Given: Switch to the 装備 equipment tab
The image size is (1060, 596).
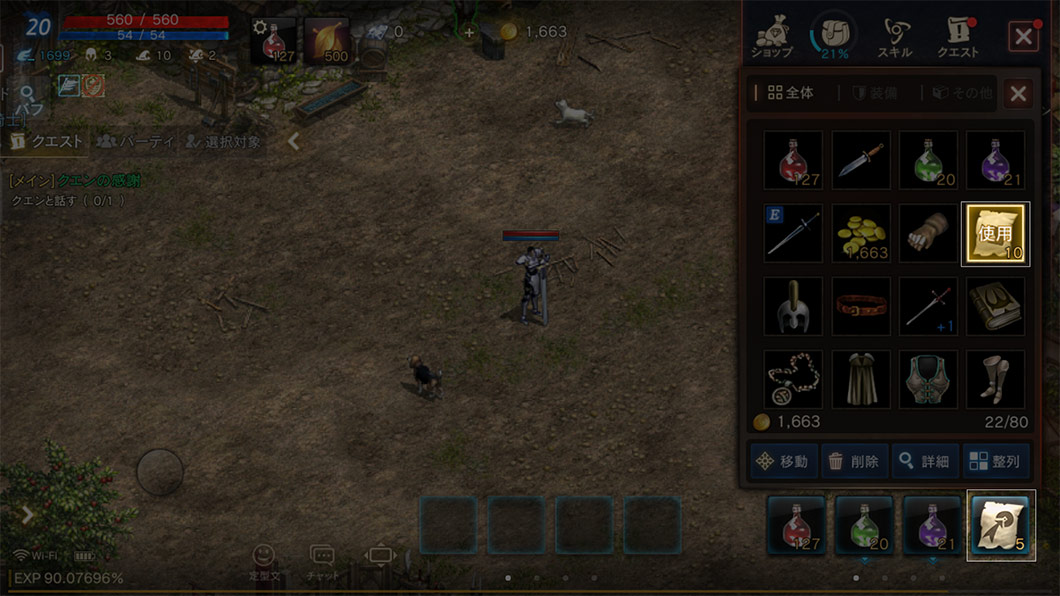Looking at the screenshot, I should [874, 94].
